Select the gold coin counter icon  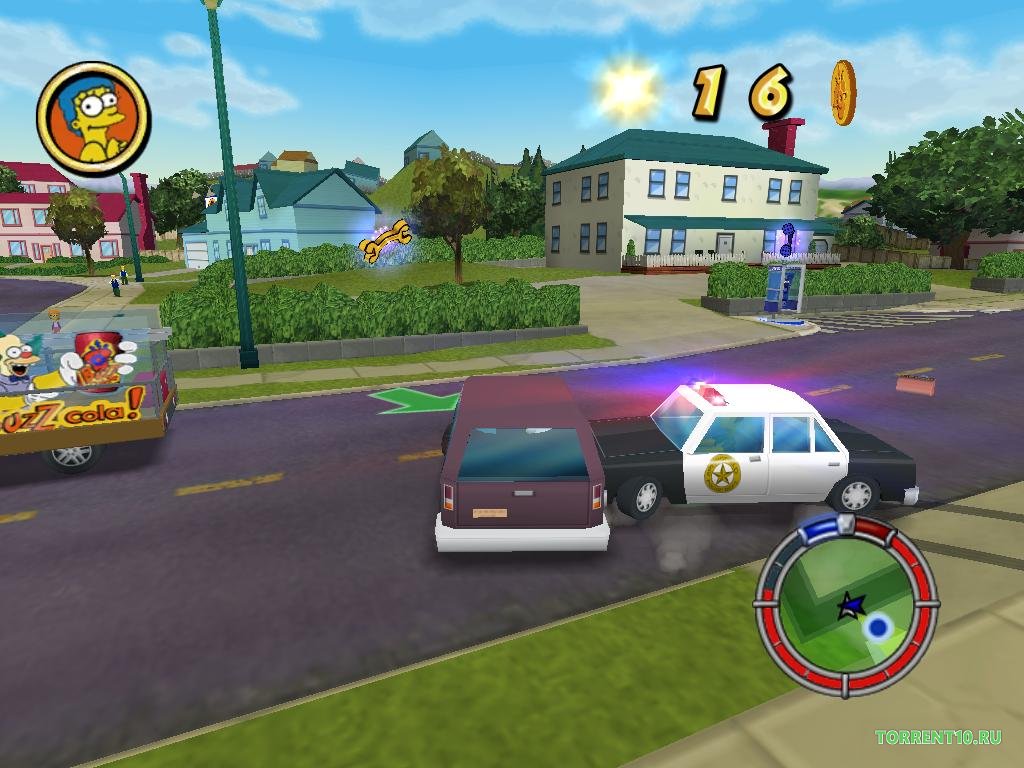click(843, 92)
